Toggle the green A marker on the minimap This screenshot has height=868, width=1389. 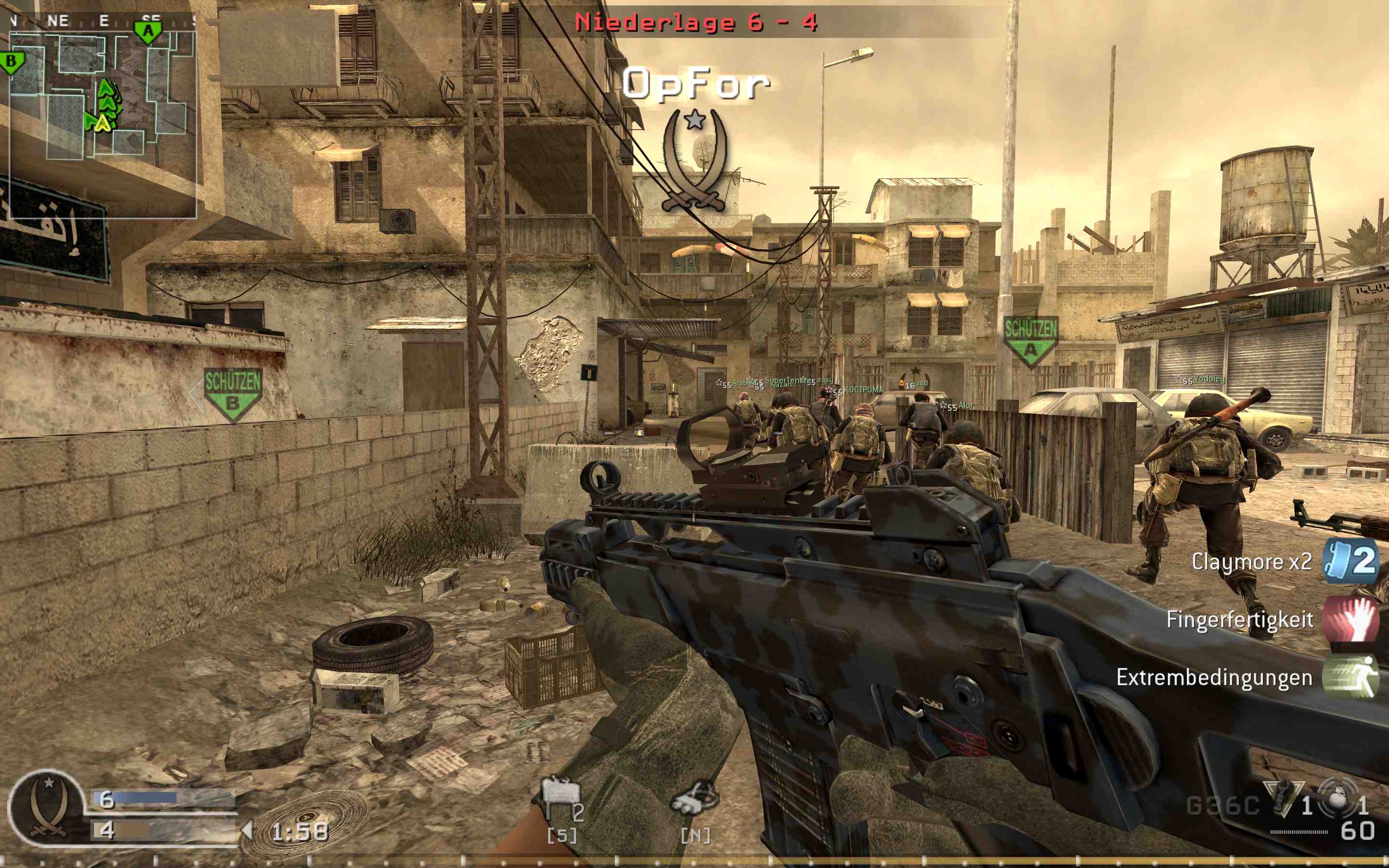[148, 31]
